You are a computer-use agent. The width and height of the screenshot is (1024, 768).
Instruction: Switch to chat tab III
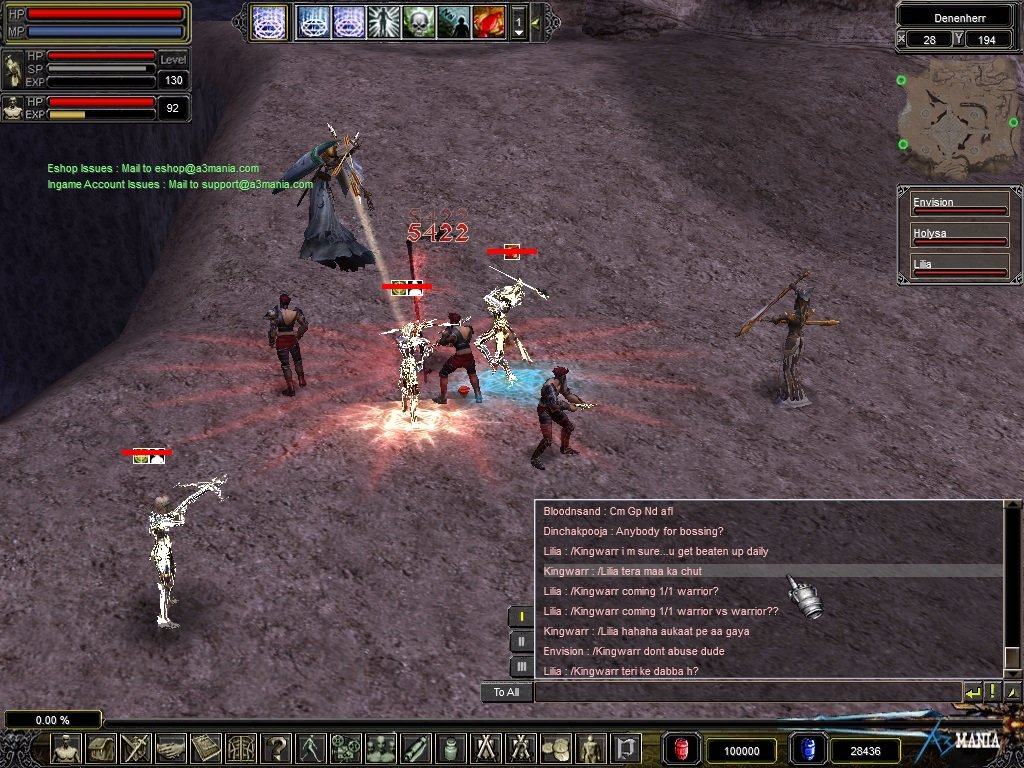point(521,666)
